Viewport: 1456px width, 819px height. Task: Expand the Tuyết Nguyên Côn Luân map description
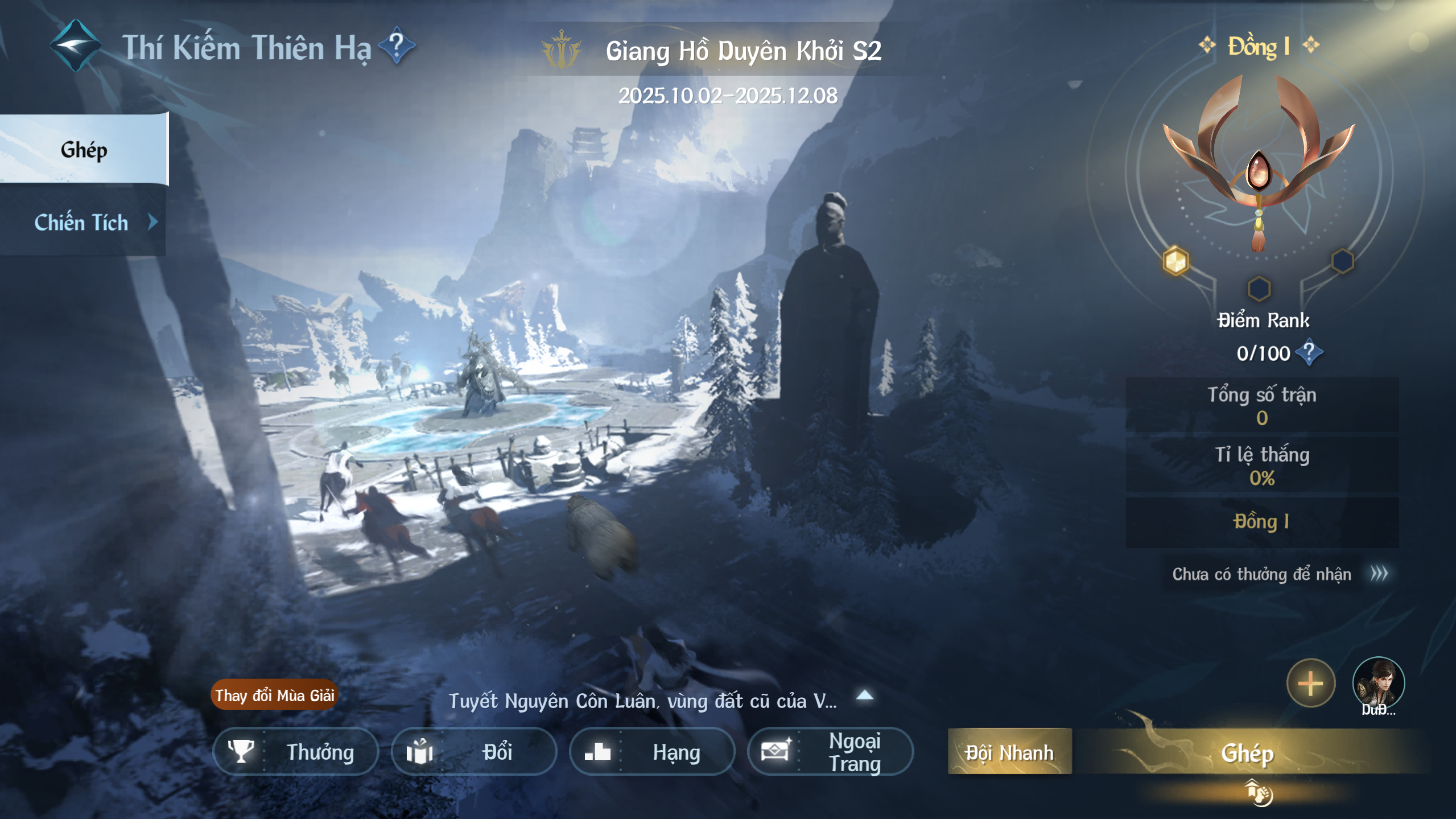click(864, 695)
